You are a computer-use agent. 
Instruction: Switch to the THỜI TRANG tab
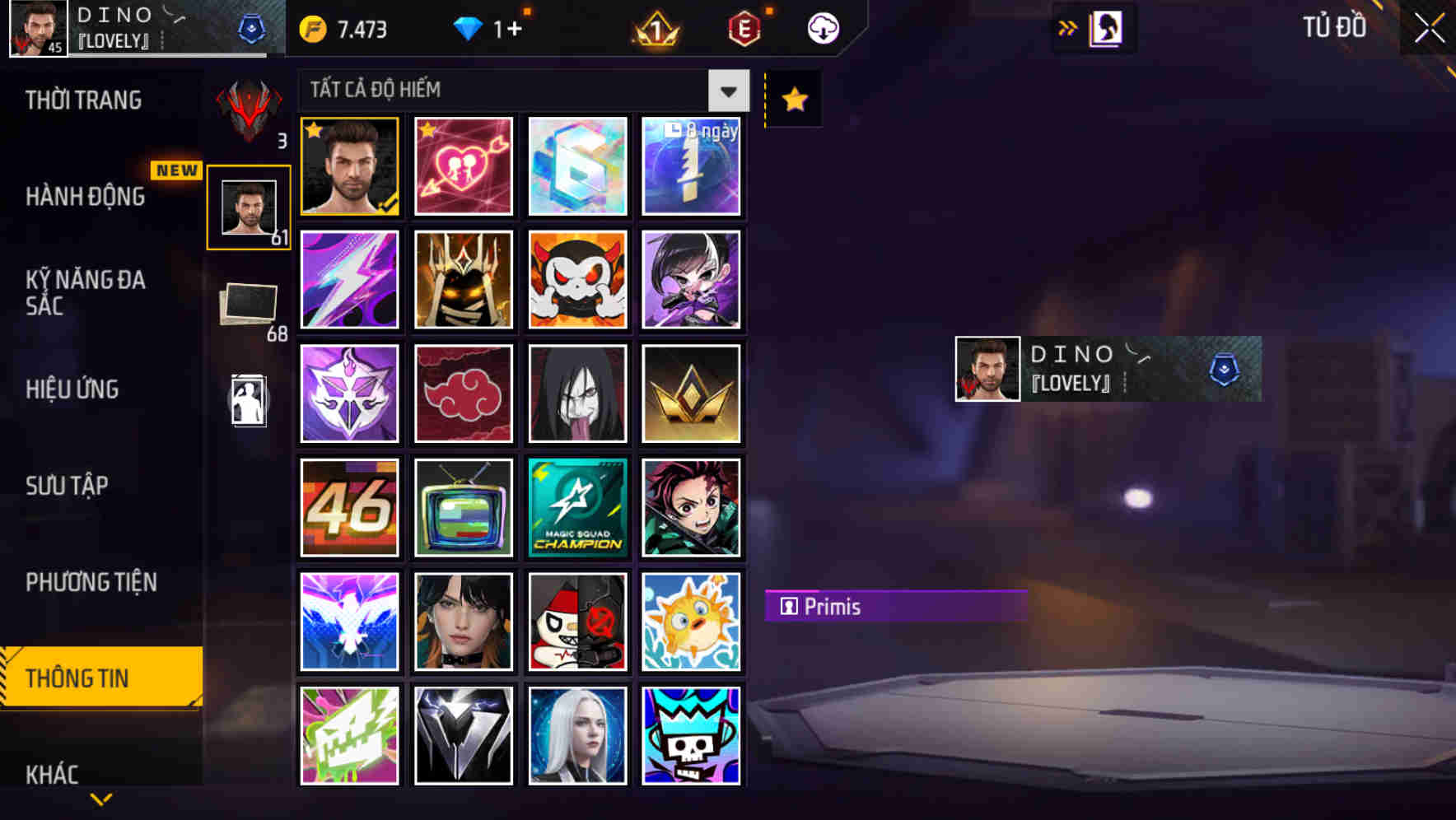click(x=82, y=99)
